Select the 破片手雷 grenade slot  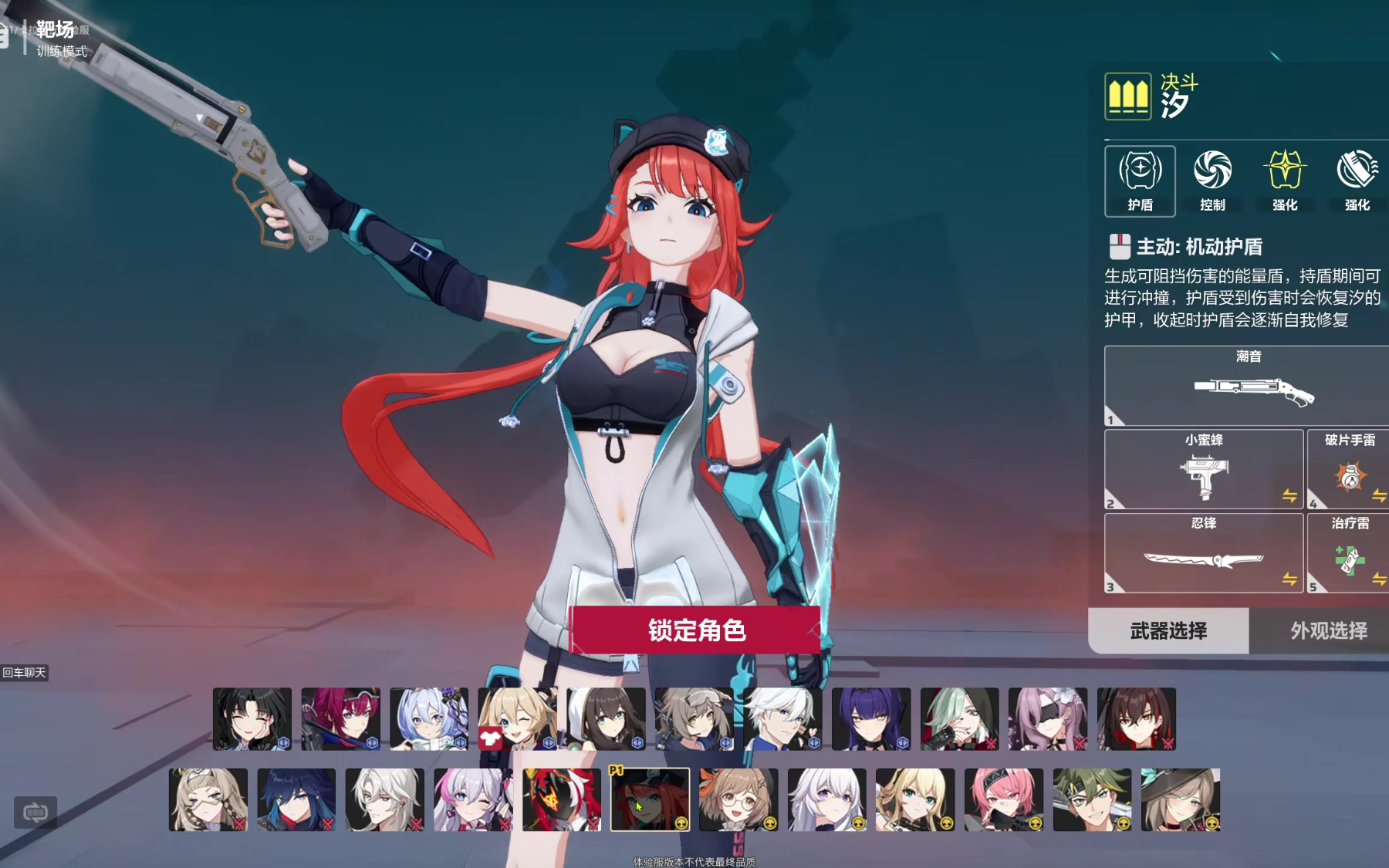click(x=1349, y=469)
